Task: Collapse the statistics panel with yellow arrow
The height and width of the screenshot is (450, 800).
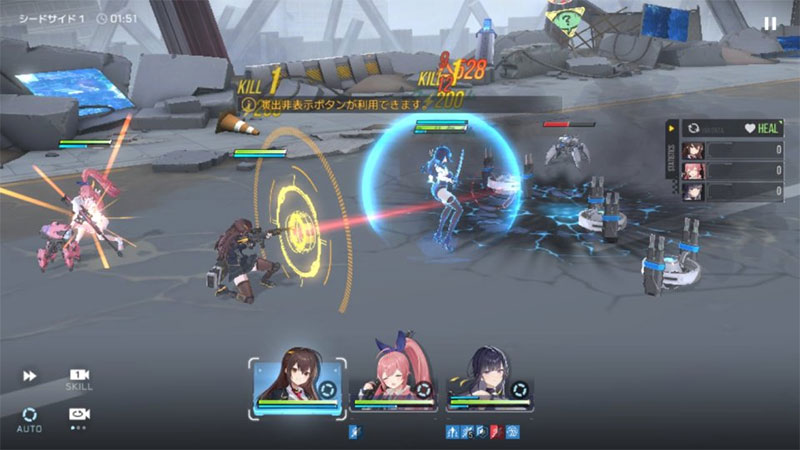Action: [672, 129]
